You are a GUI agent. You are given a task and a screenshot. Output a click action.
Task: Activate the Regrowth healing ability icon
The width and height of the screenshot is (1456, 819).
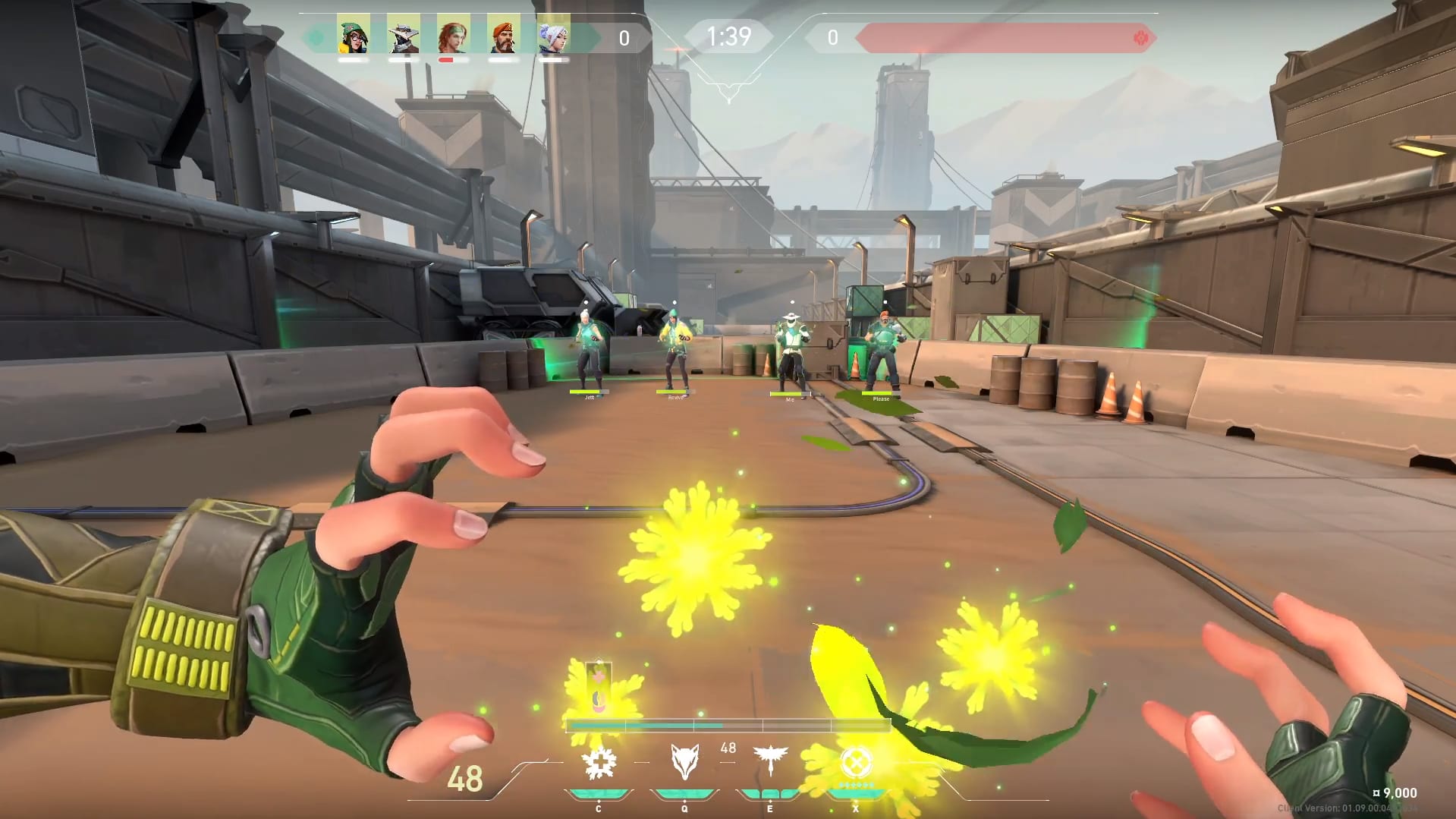tap(599, 763)
